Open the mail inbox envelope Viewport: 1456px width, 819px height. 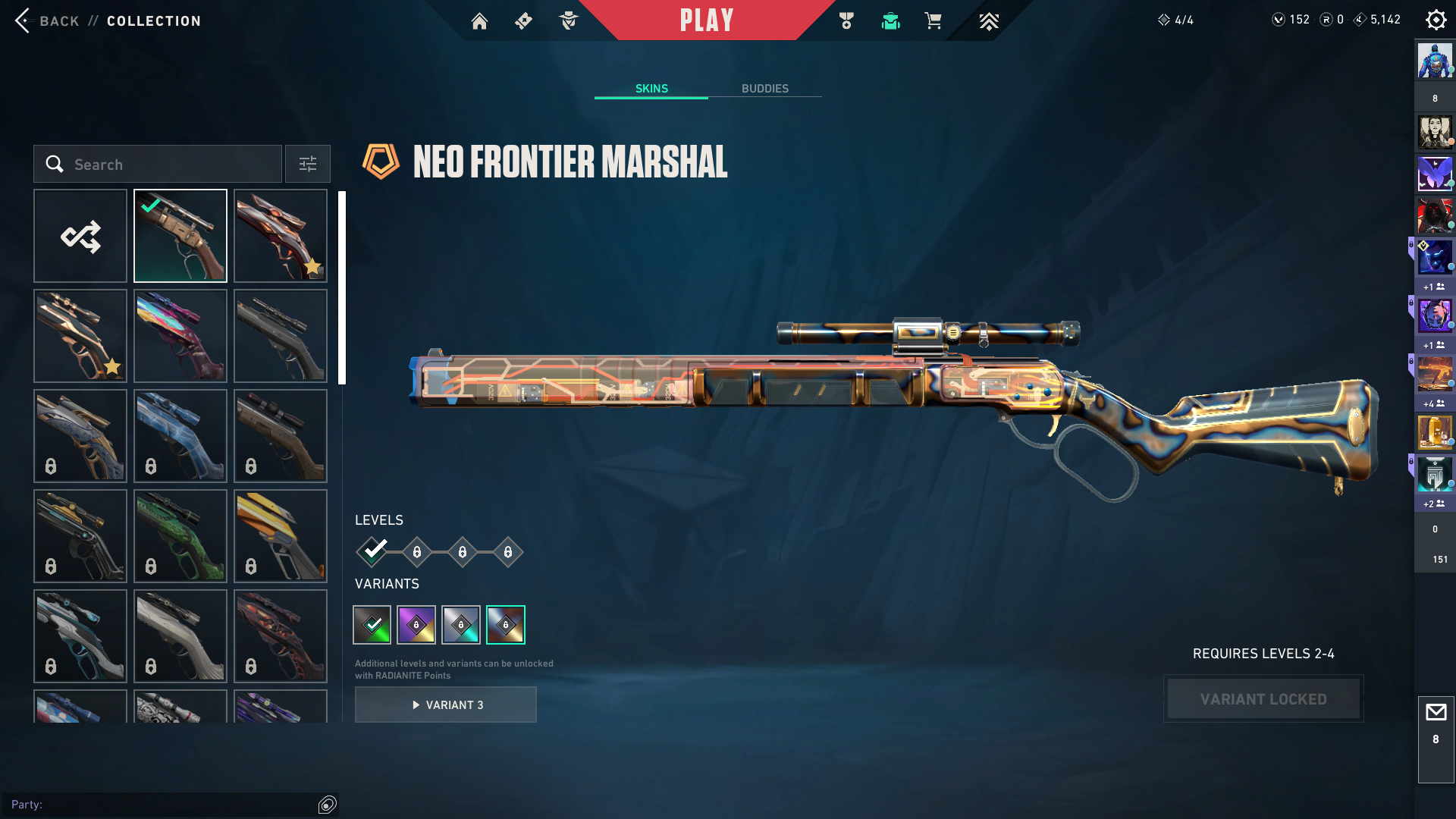point(1436,712)
